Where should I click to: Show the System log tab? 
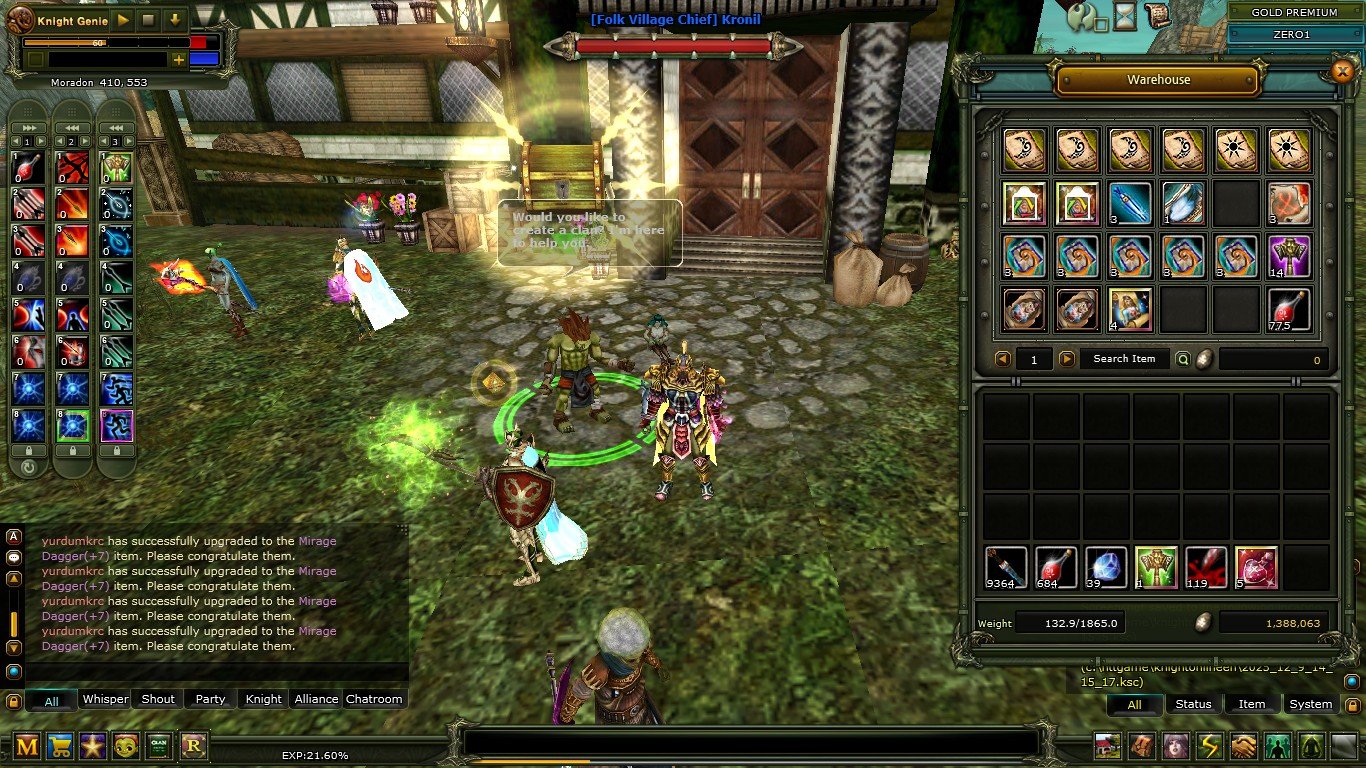1310,704
